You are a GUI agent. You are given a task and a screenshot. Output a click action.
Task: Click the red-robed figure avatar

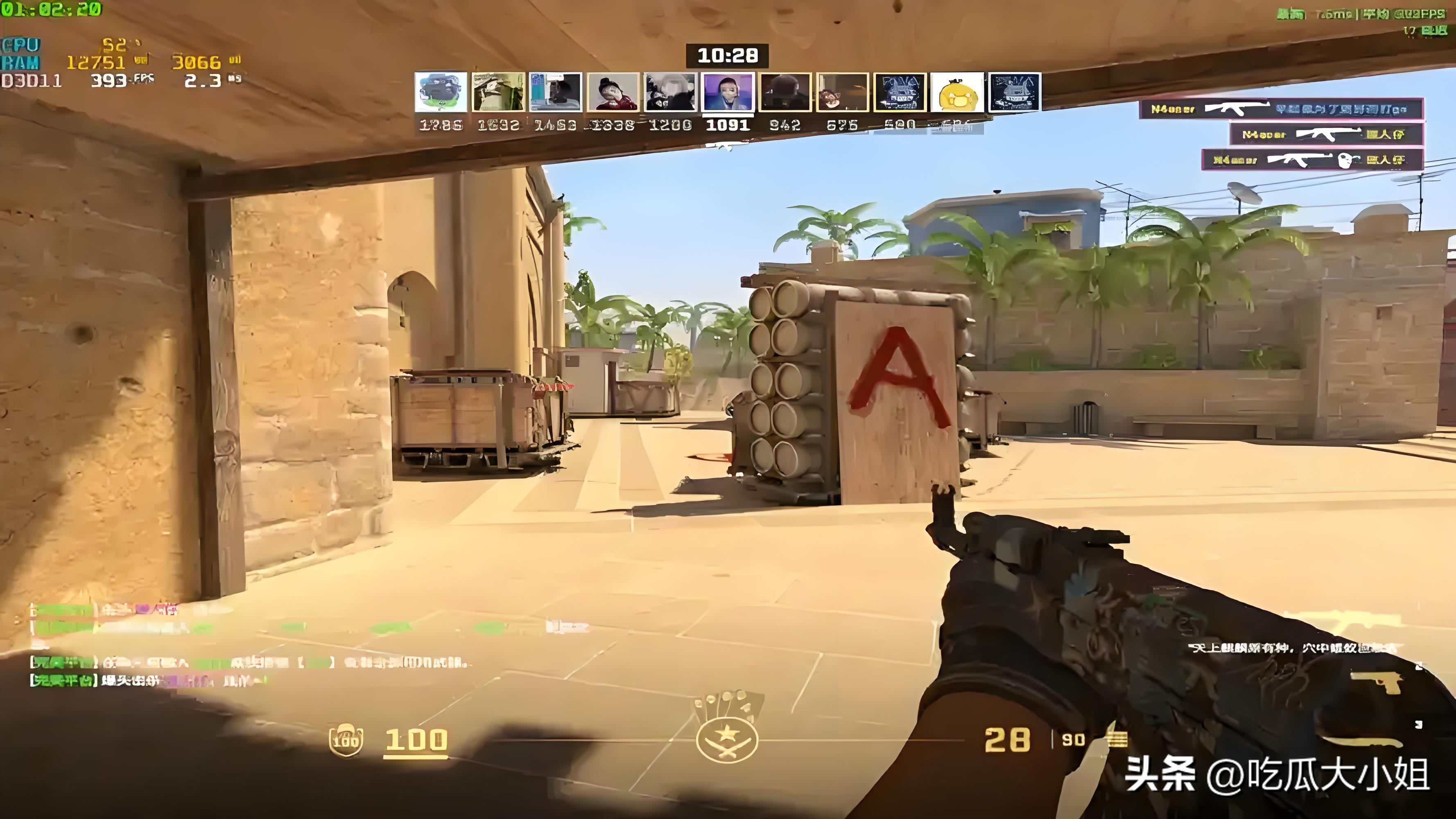[613, 92]
